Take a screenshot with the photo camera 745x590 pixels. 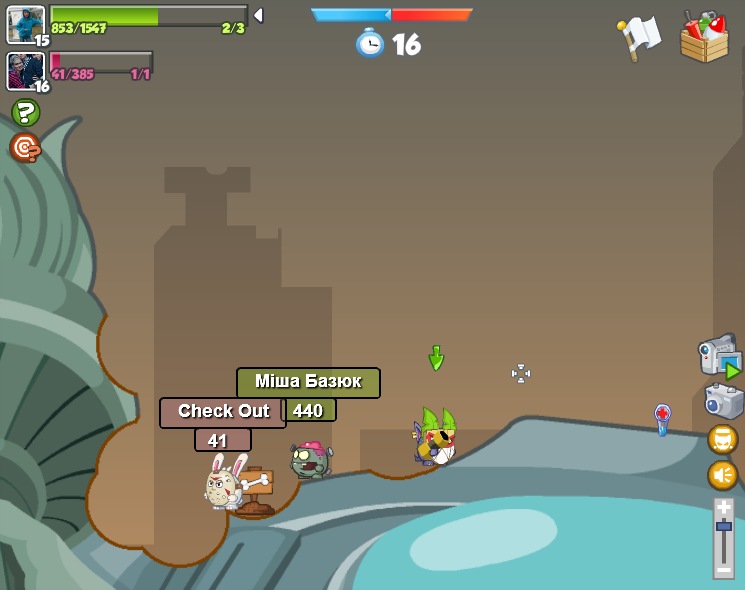pyautogui.click(x=723, y=401)
